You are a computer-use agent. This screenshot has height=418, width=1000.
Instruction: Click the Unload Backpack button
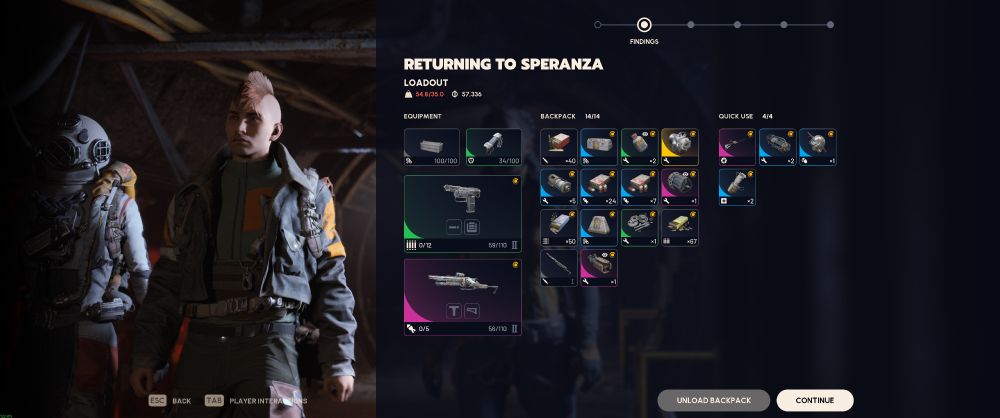click(x=713, y=400)
